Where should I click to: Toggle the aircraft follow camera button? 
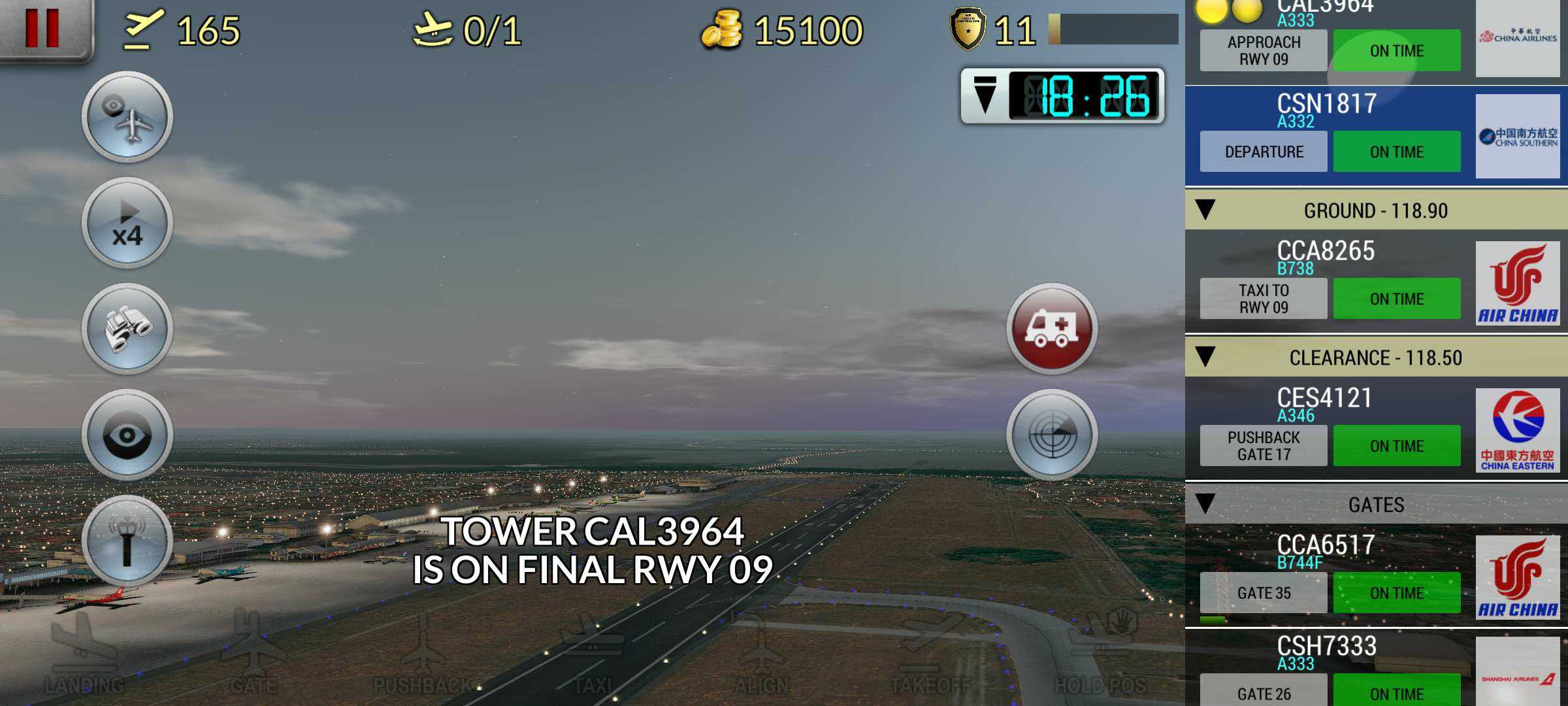click(127, 117)
